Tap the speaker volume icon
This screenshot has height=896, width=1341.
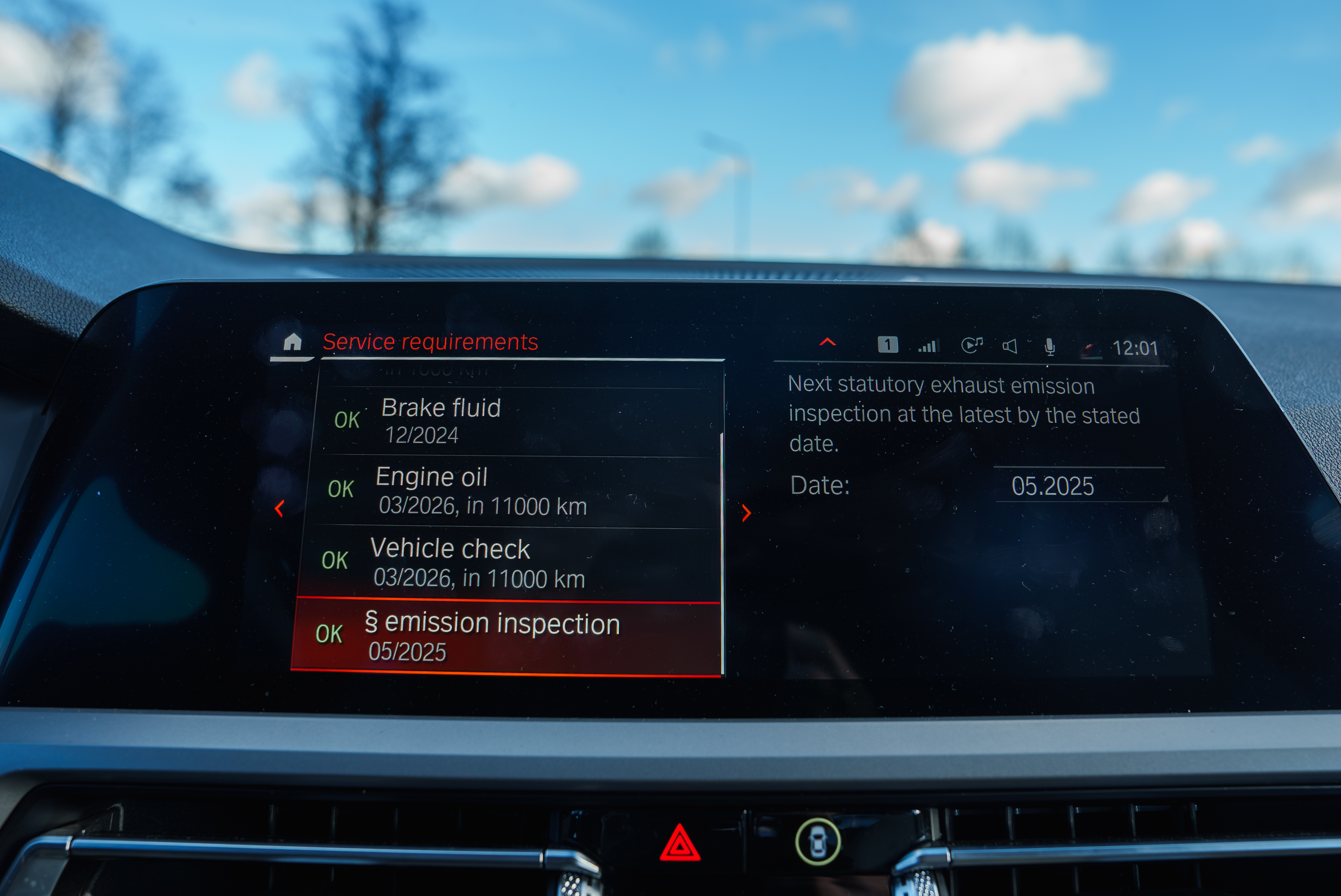(1009, 346)
